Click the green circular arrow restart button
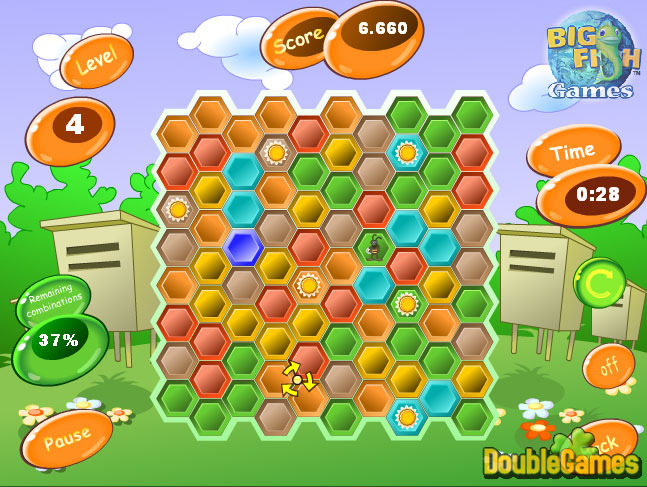The width and height of the screenshot is (647, 487). click(599, 283)
